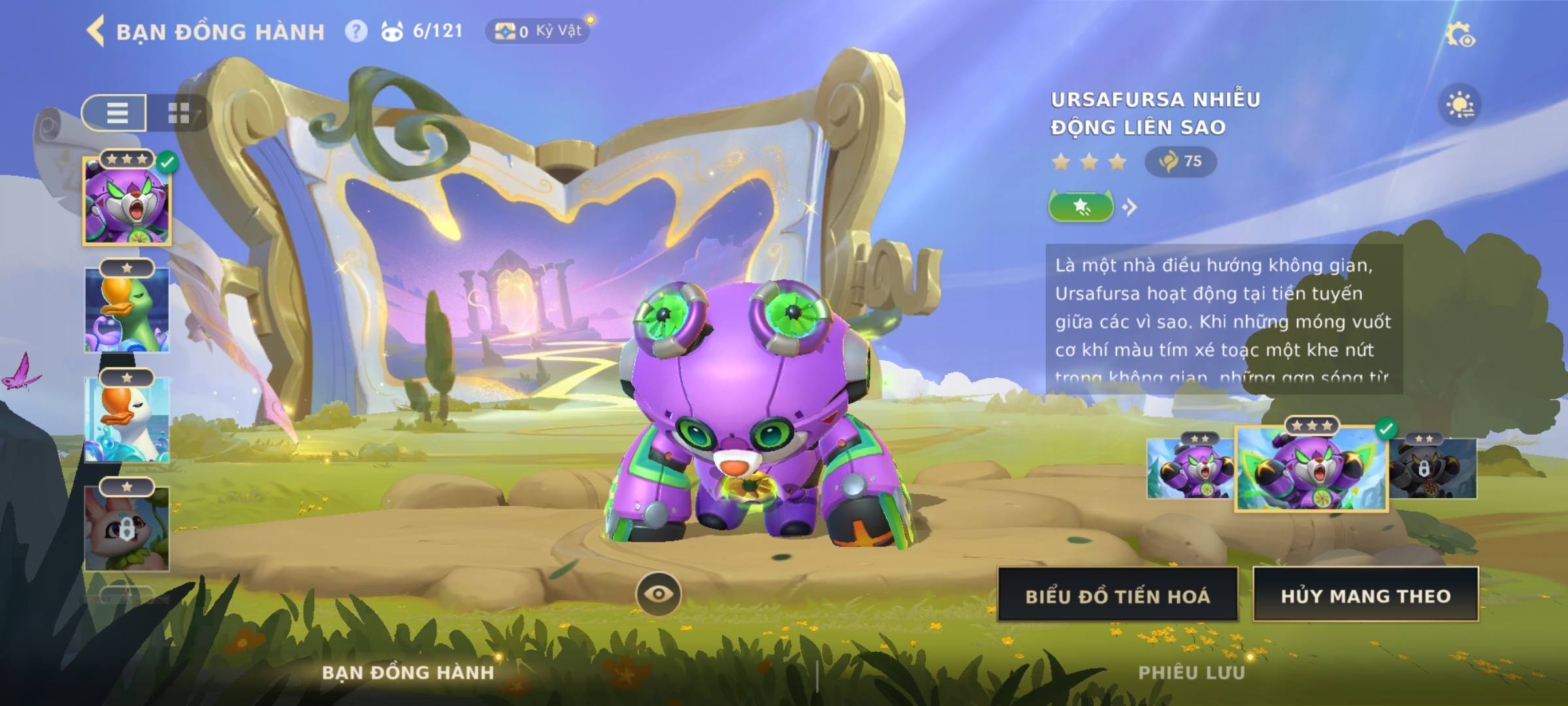Go back from the Bạn Đồng Hành screen
Image resolution: width=1568 pixels, height=706 pixels.
point(96,31)
